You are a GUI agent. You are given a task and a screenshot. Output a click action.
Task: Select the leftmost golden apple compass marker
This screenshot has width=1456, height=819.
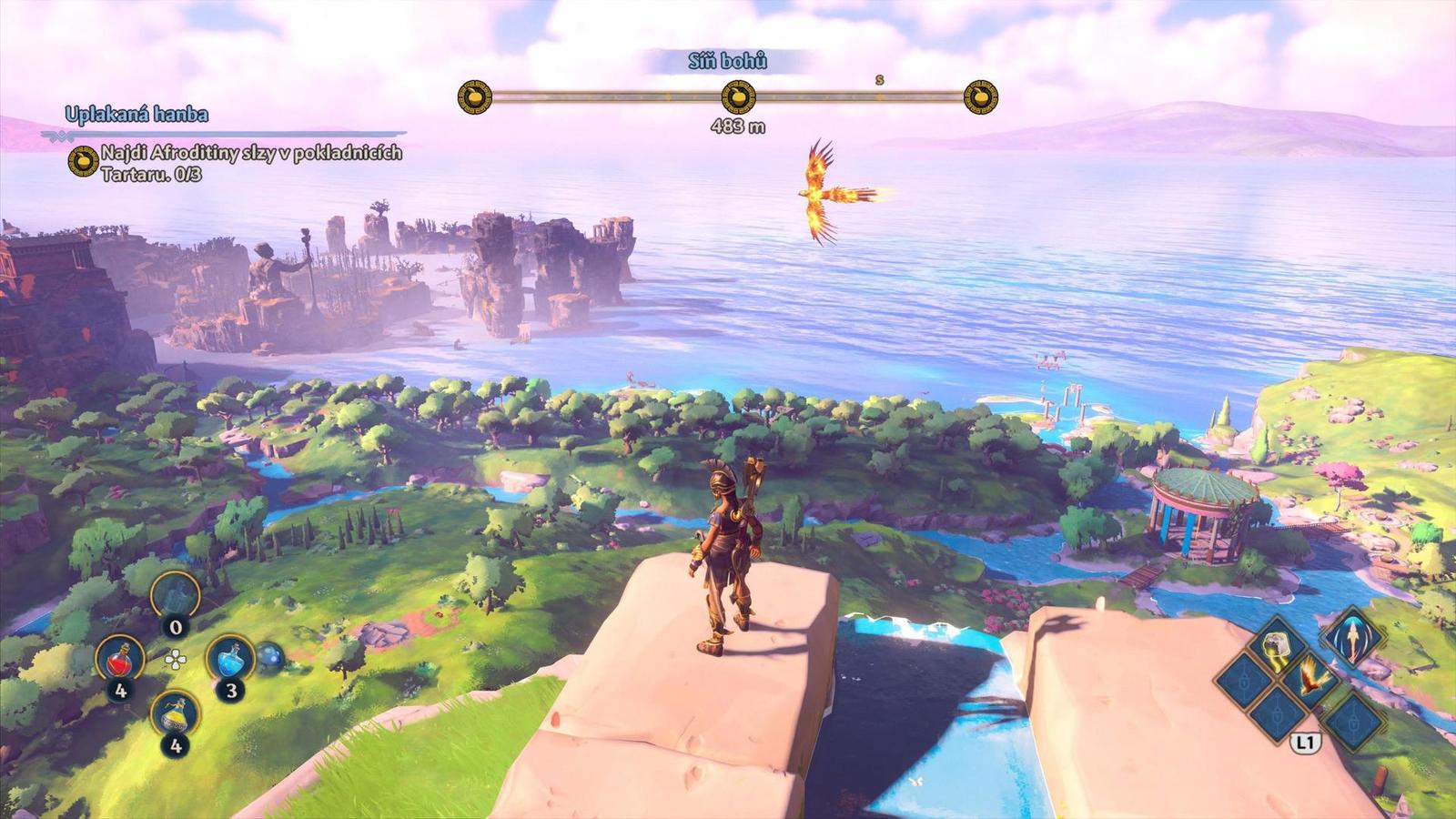474,96
